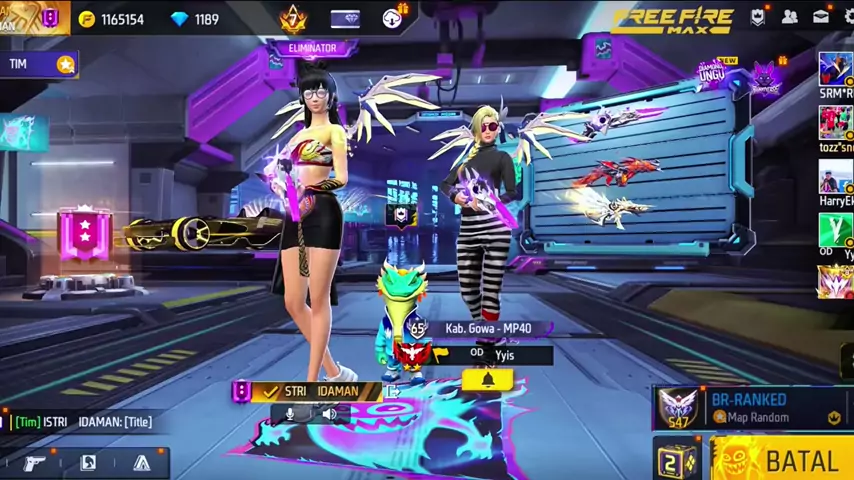Add gold coins via coin counter
The height and width of the screenshot is (480, 854).
coord(110,19)
